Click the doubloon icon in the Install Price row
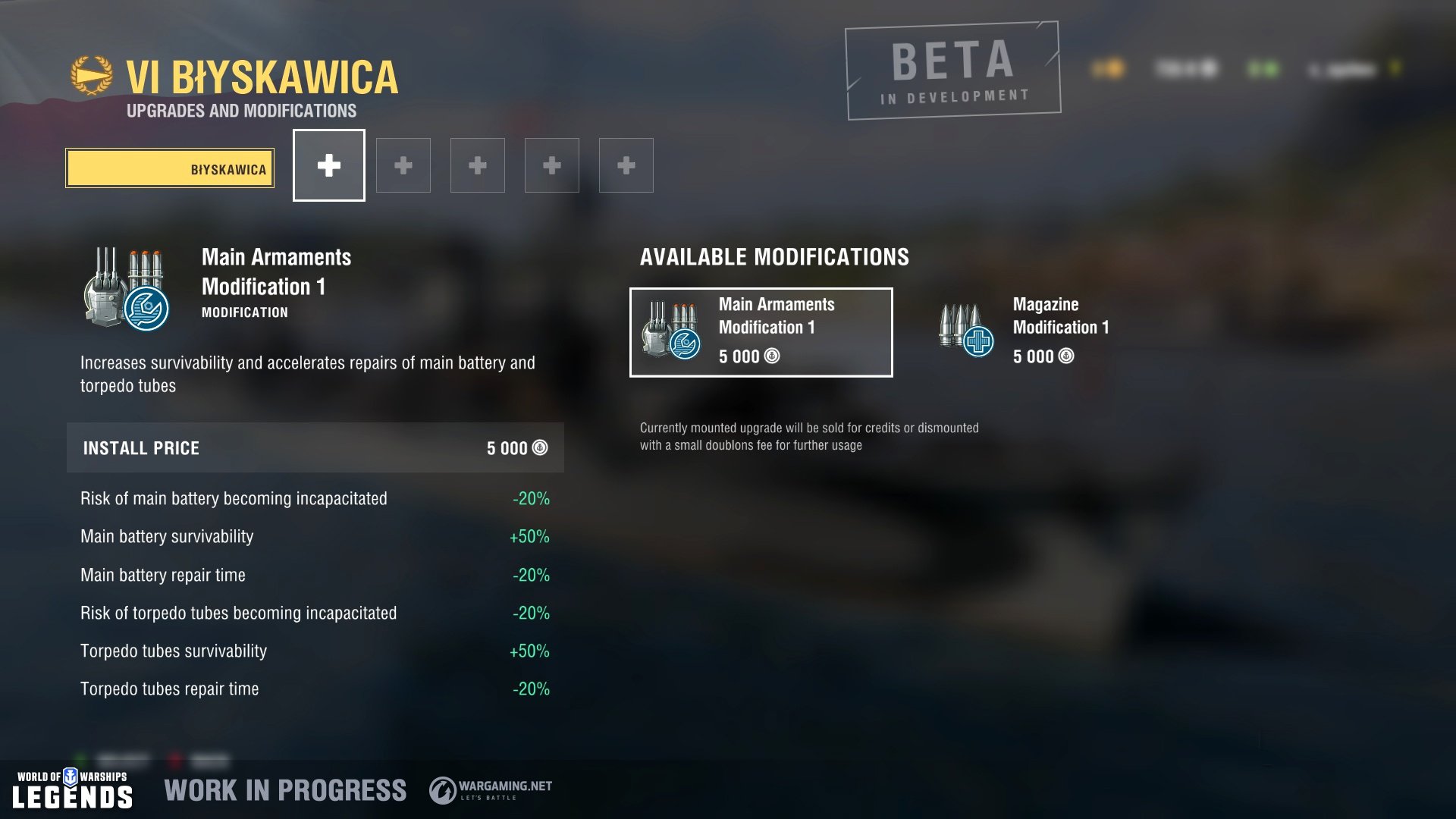The width and height of the screenshot is (1456, 819). [540, 447]
